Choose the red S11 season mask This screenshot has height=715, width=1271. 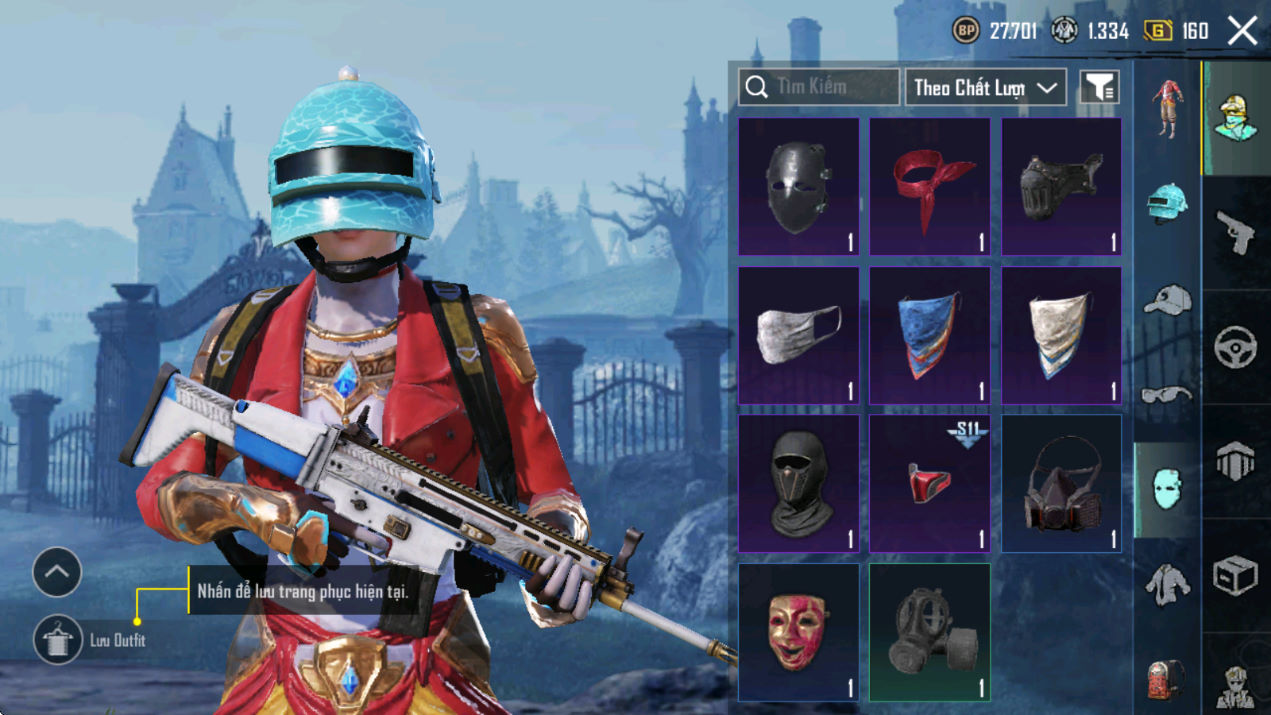929,484
